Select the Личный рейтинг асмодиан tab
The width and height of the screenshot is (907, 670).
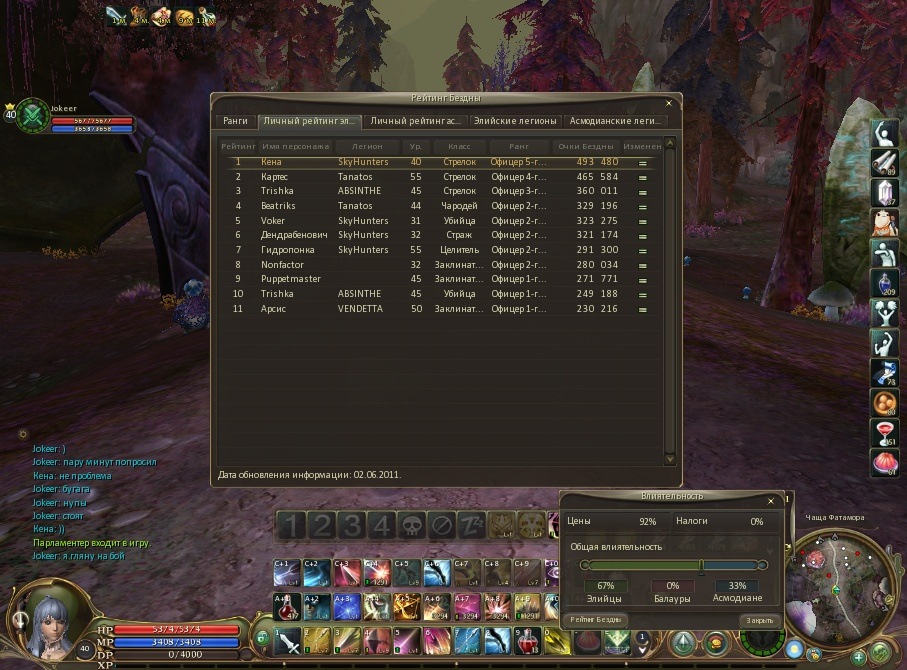point(415,121)
